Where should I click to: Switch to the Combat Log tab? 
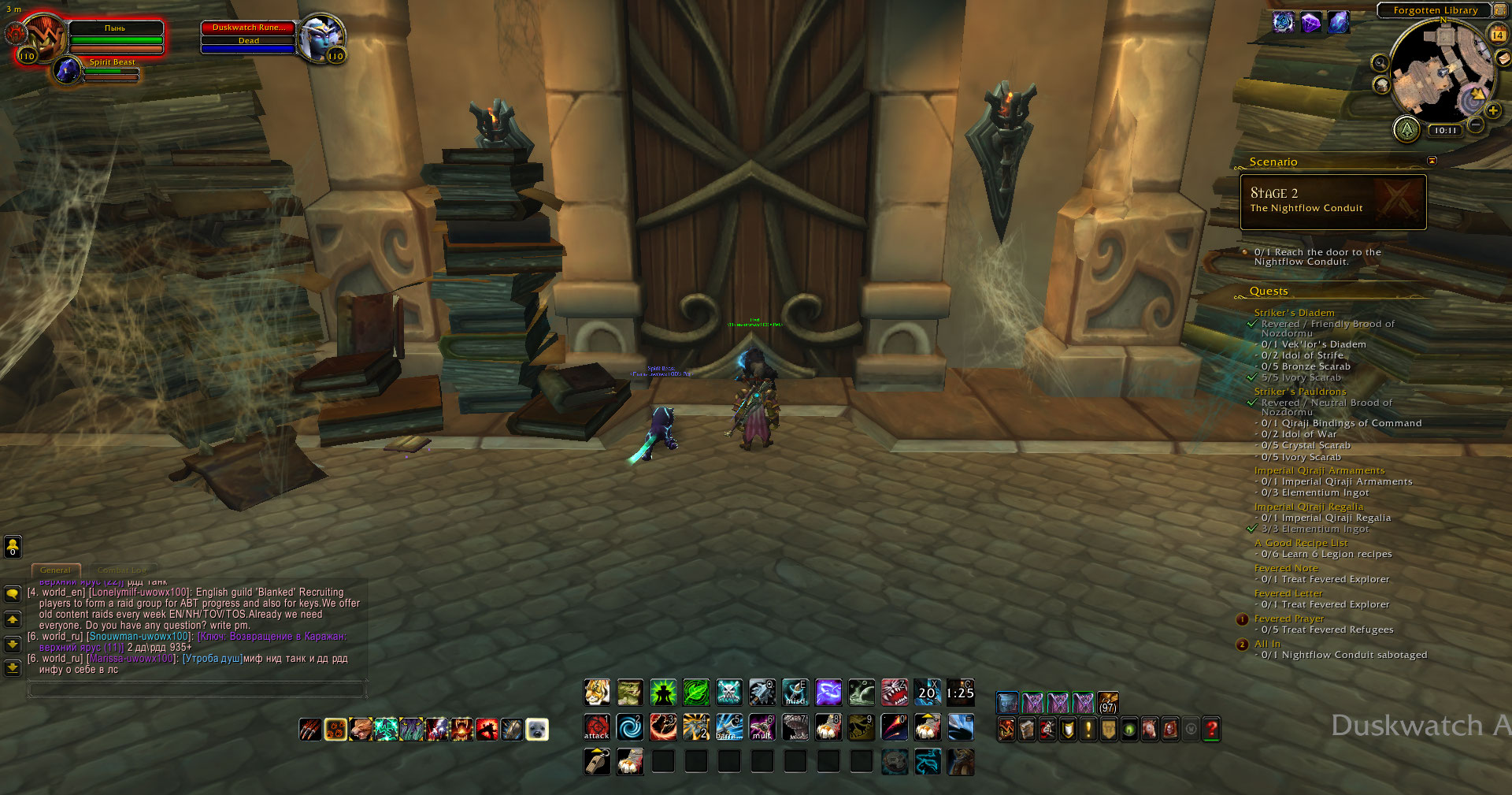[x=122, y=570]
